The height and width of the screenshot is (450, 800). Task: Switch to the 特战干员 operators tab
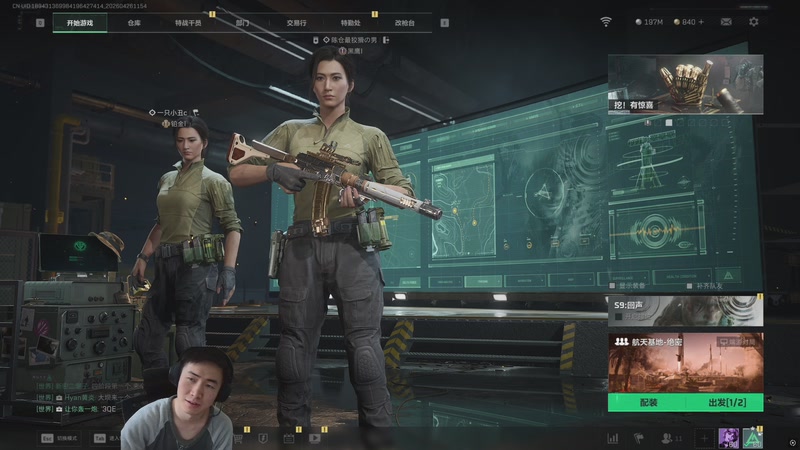pos(187,21)
